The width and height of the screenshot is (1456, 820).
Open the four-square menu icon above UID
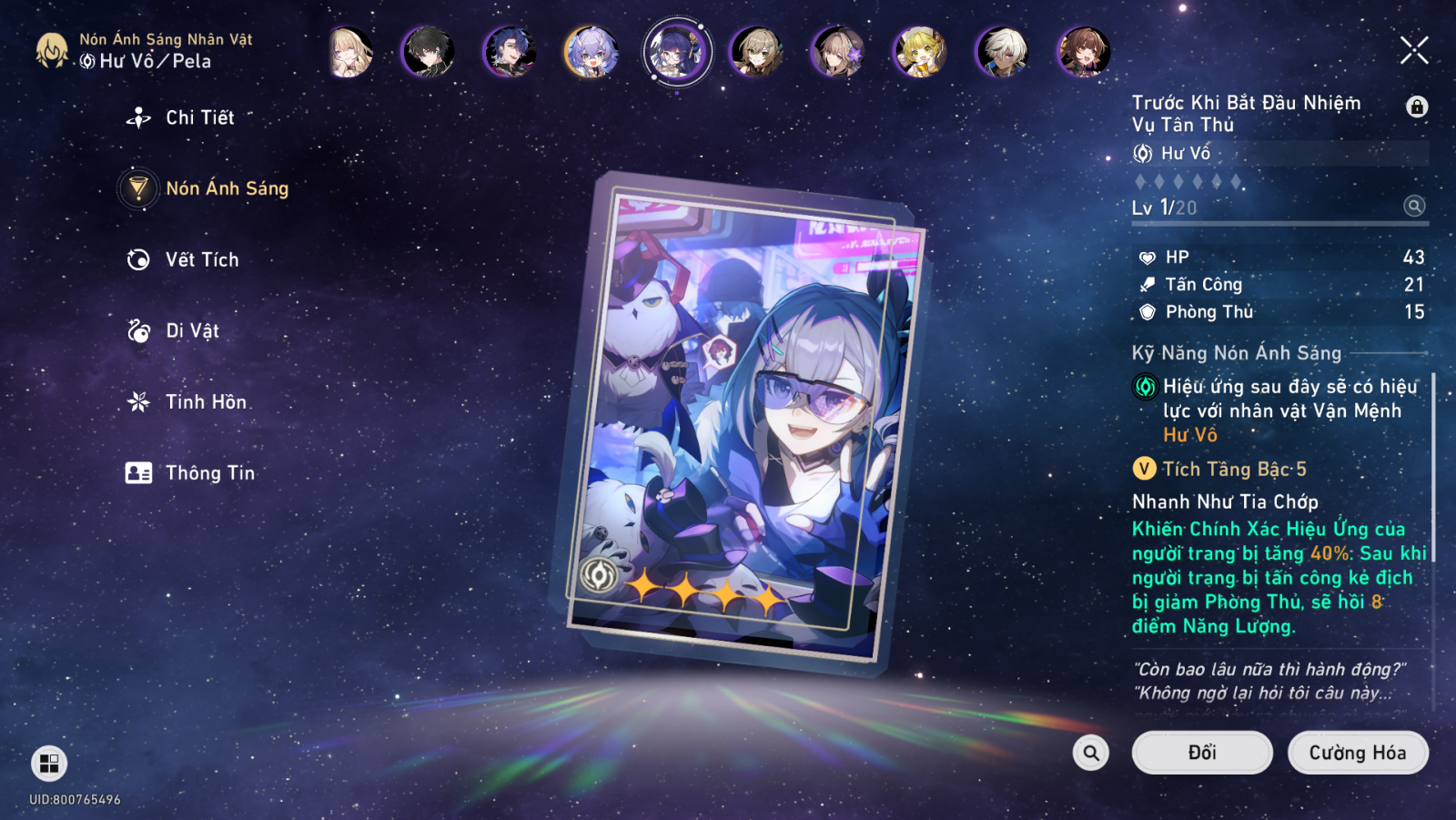pyautogui.click(x=49, y=763)
